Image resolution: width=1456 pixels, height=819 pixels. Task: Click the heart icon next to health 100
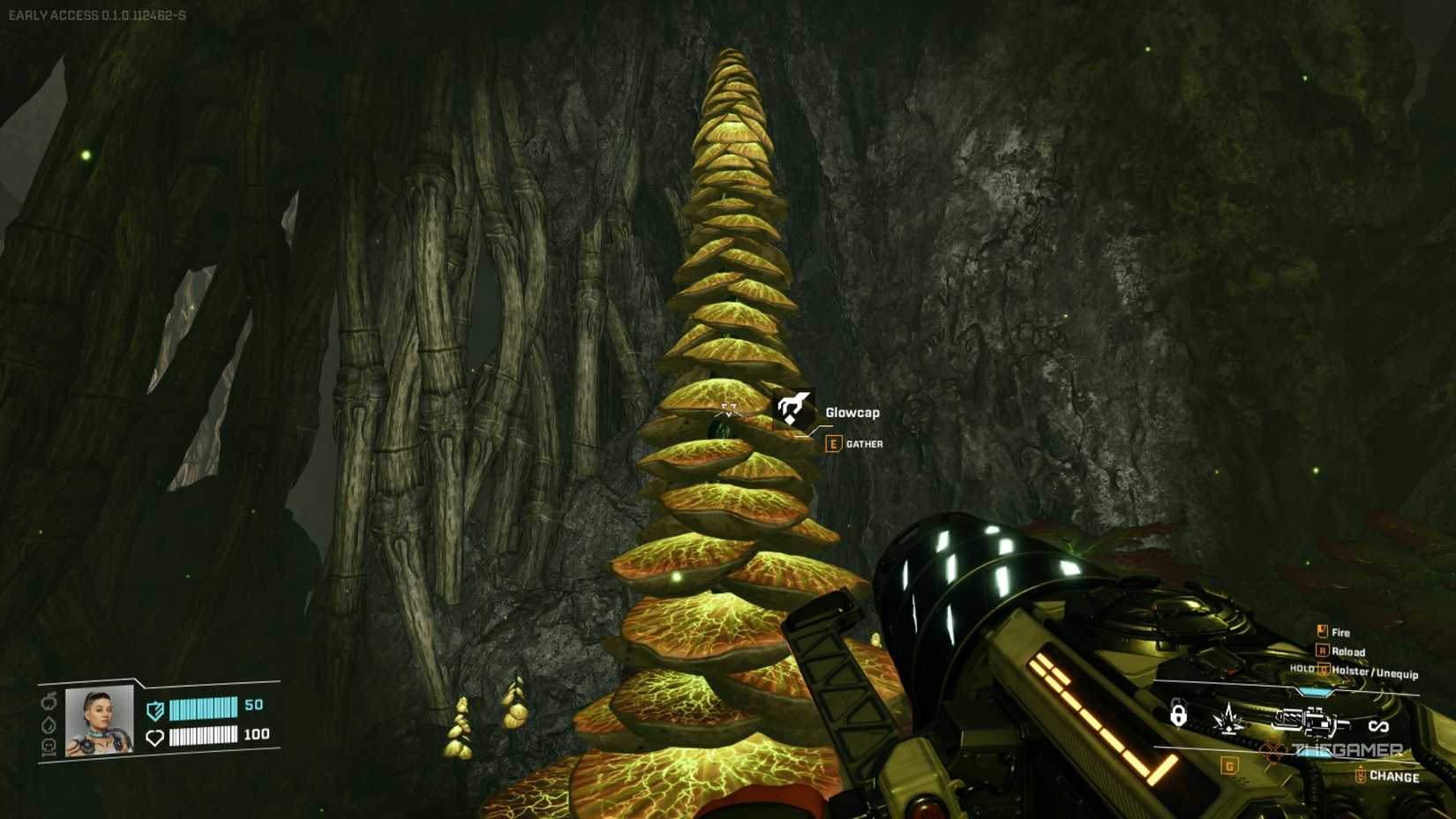click(x=154, y=737)
